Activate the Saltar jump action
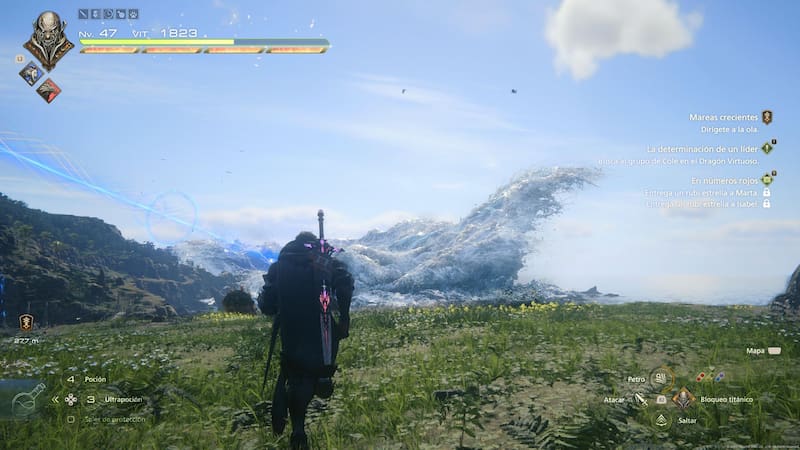The height and width of the screenshot is (450, 800). (662, 420)
